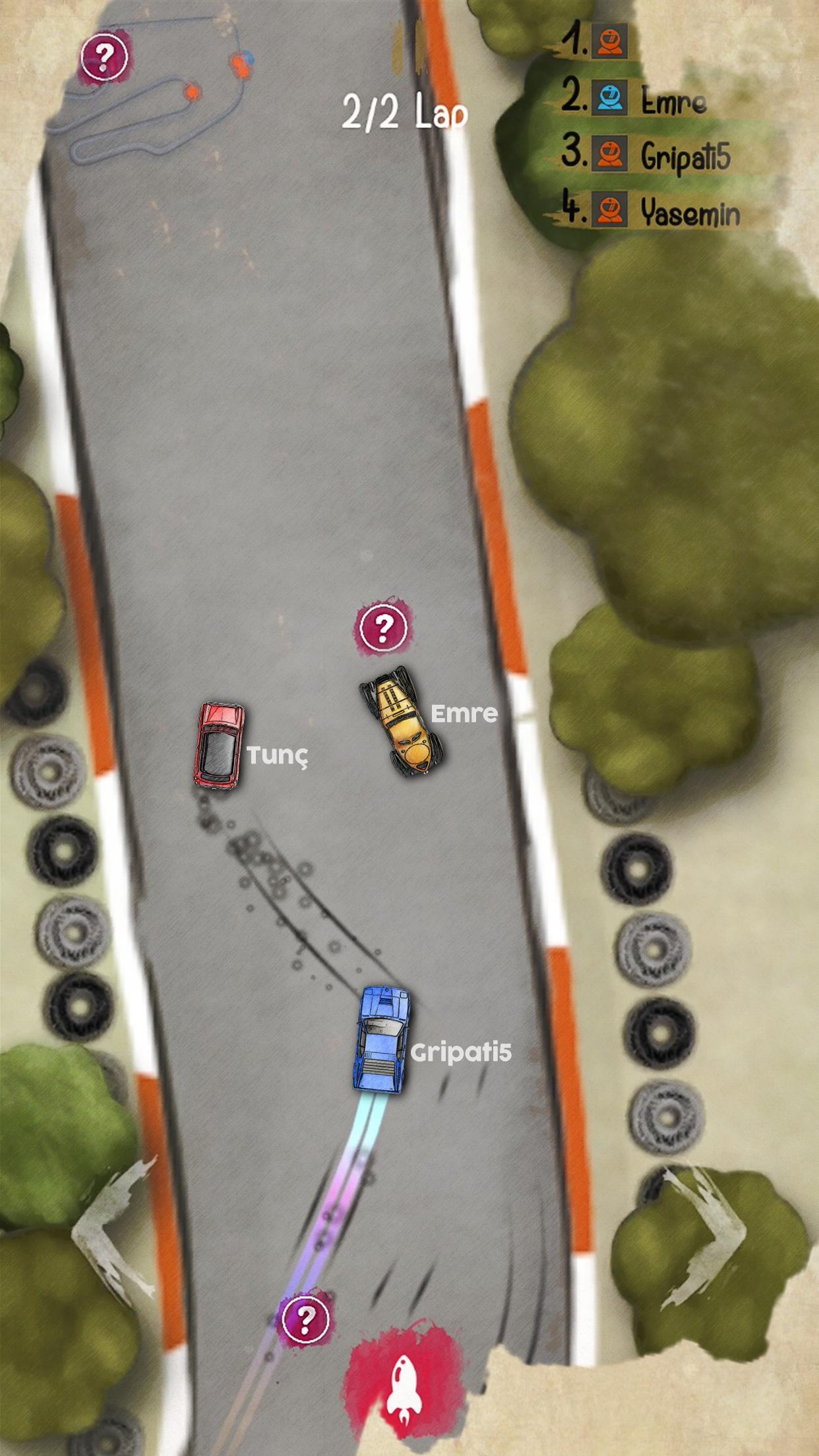Select Emre in the race standings

pyautogui.click(x=671, y=100)
